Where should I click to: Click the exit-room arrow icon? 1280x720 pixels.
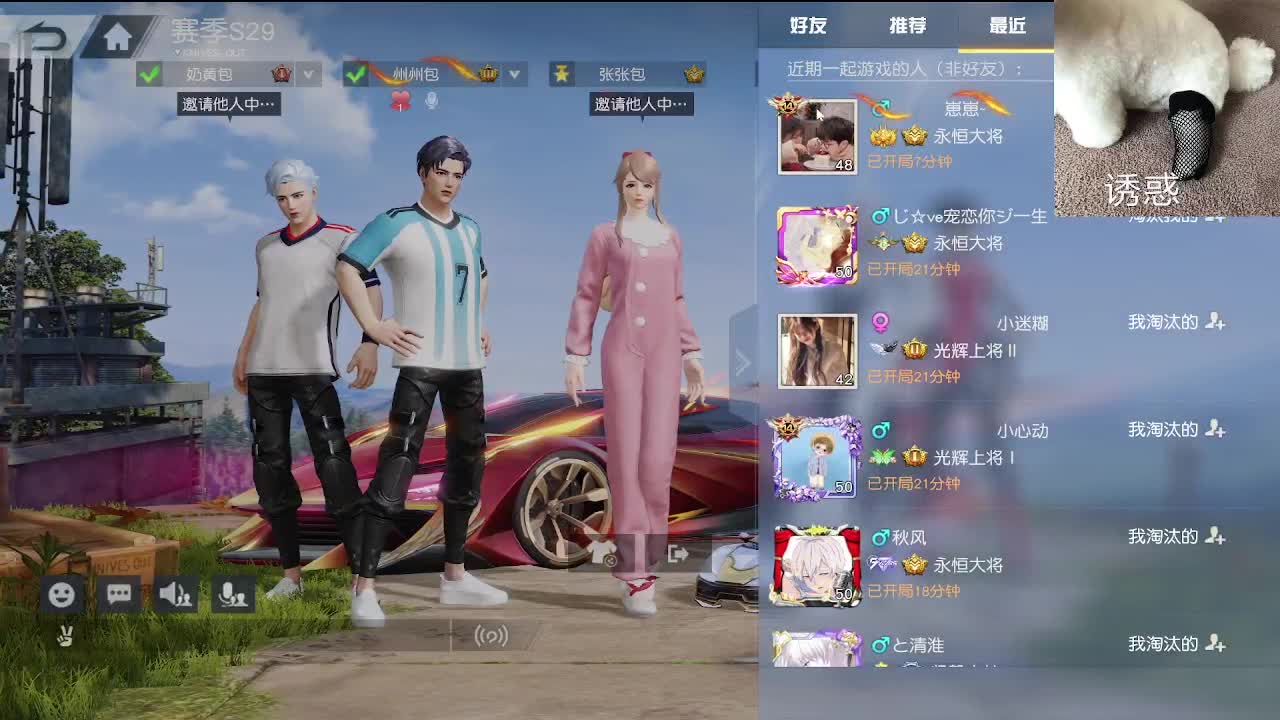pos(677,552)
